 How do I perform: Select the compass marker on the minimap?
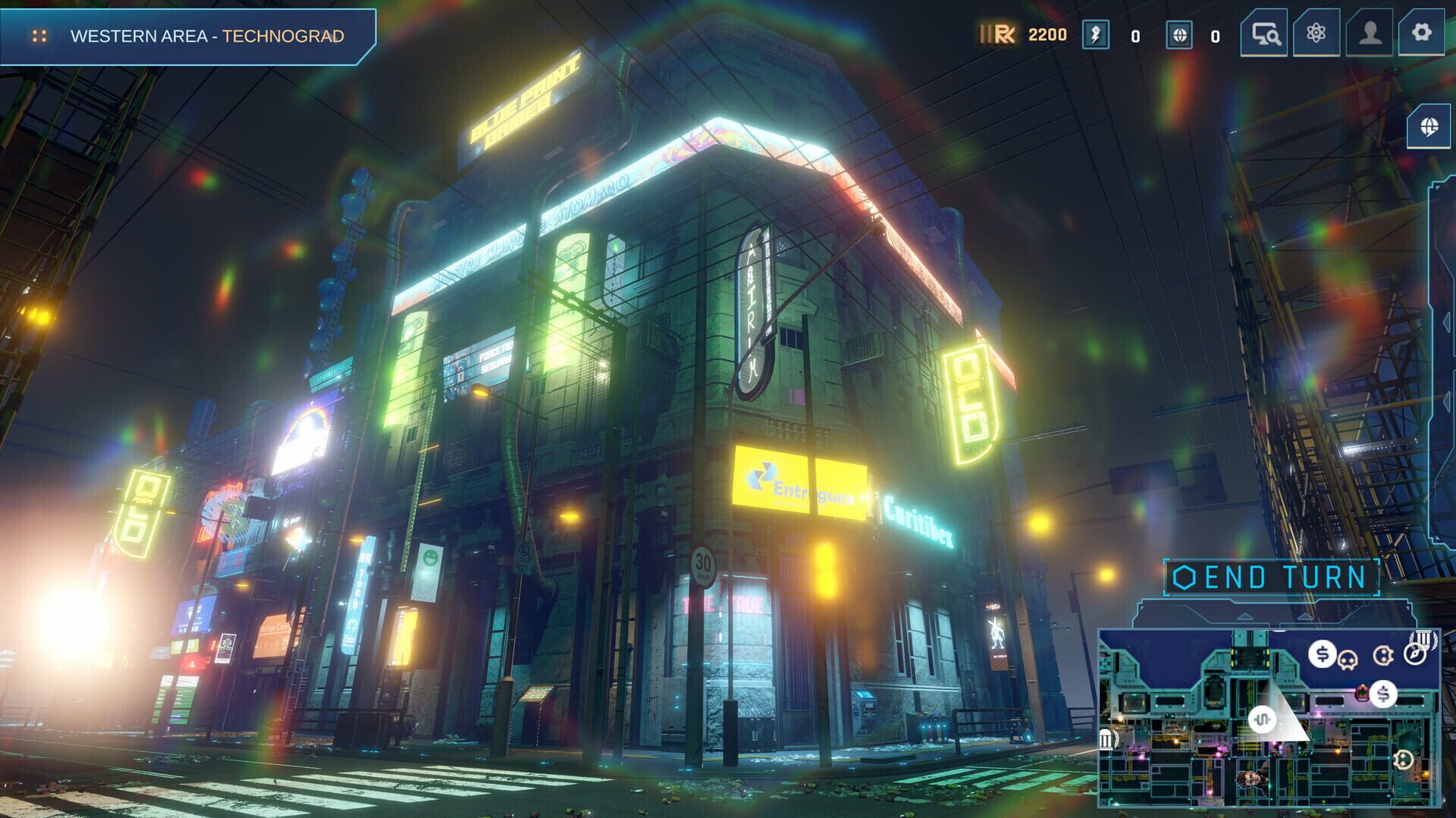[1414, 653]
